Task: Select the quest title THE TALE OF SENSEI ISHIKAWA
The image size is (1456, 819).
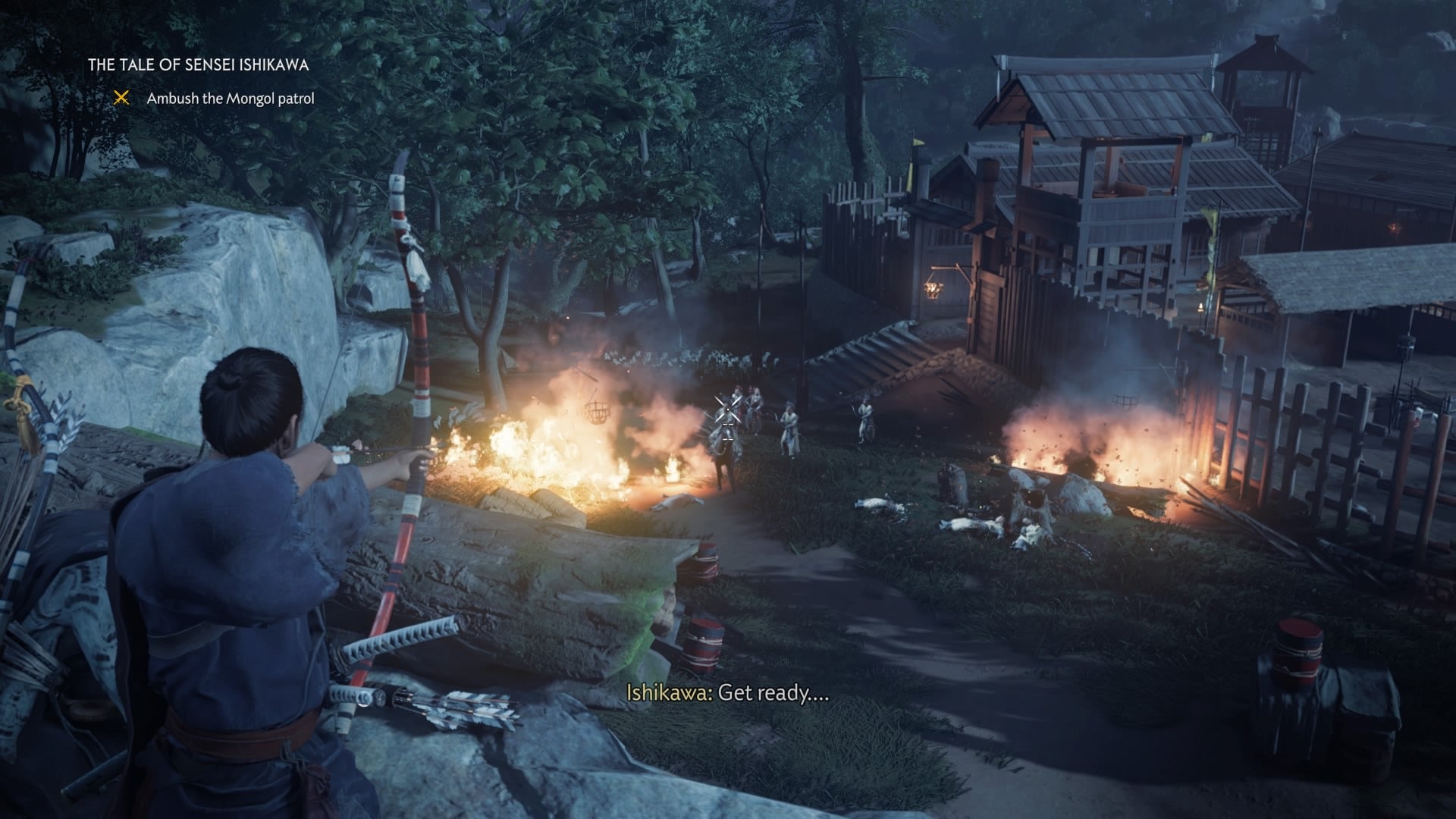Action: [199, 65]
